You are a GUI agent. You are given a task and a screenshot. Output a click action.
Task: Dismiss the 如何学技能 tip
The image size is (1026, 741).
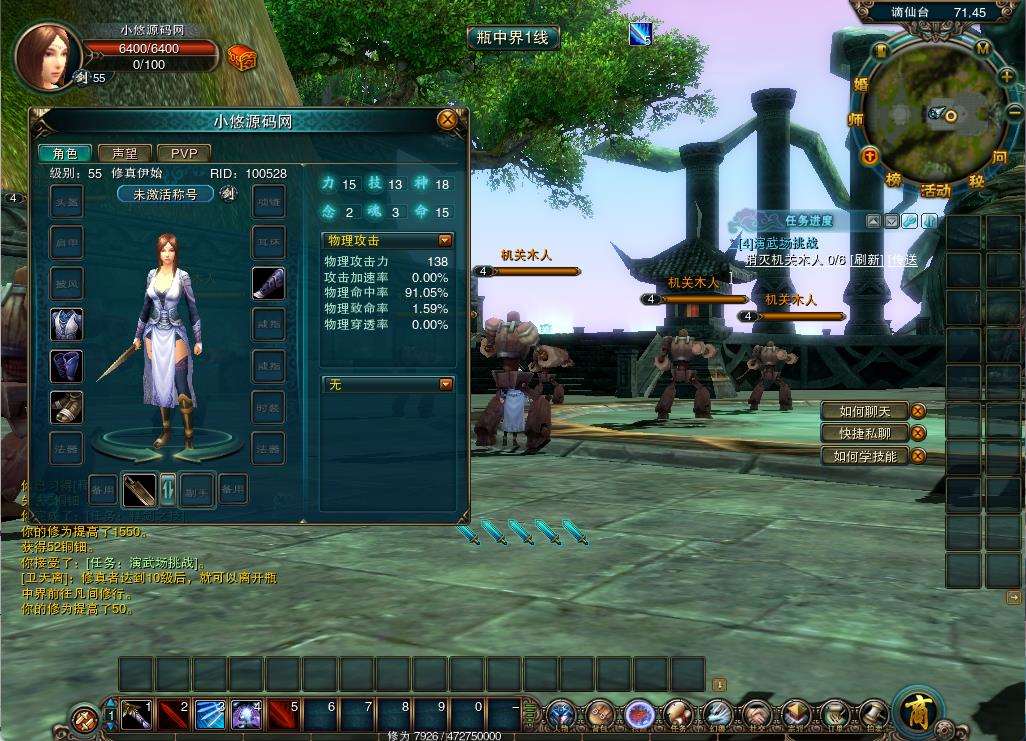coord(918,456)
